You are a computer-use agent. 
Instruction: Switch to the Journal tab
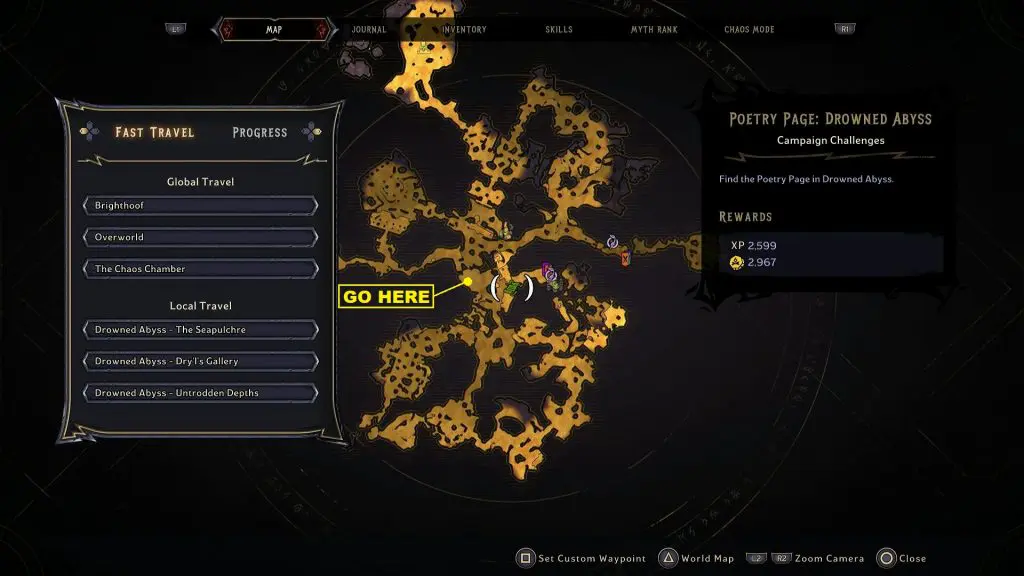[369, 30]
